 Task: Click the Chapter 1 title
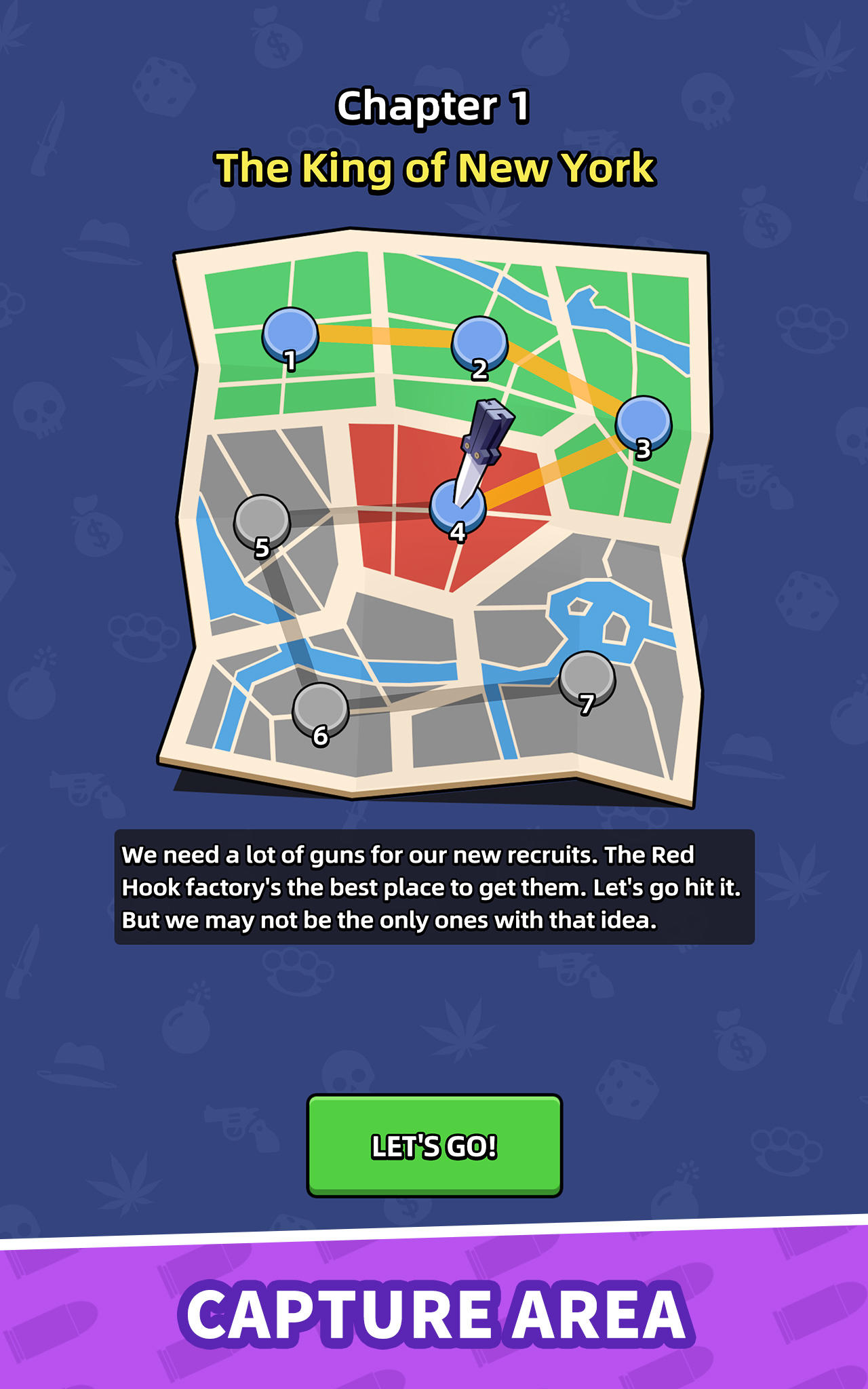(x=434, y=105)
